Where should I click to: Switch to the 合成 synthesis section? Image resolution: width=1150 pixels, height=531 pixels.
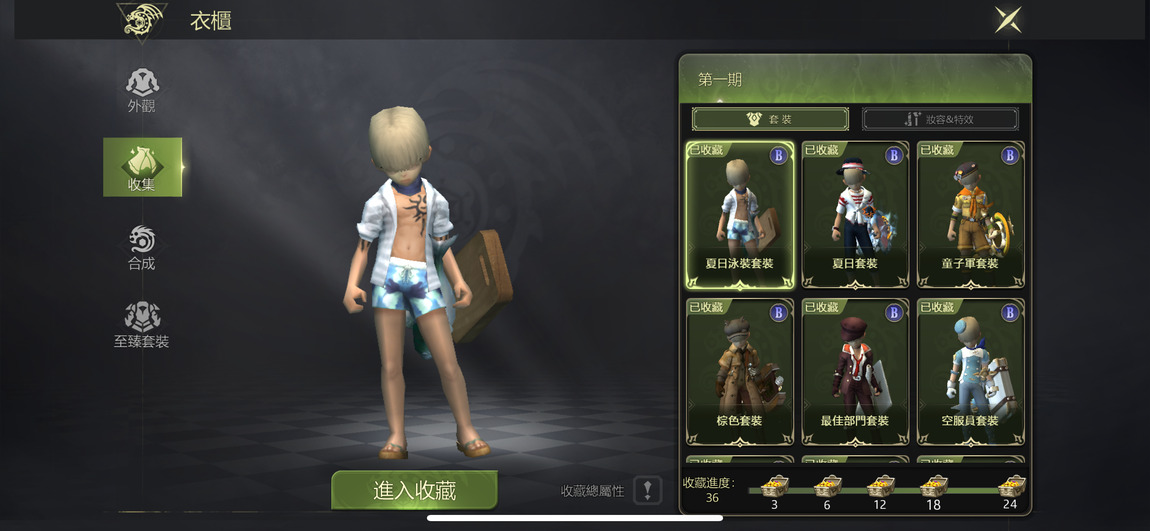[x=142, y=247]
